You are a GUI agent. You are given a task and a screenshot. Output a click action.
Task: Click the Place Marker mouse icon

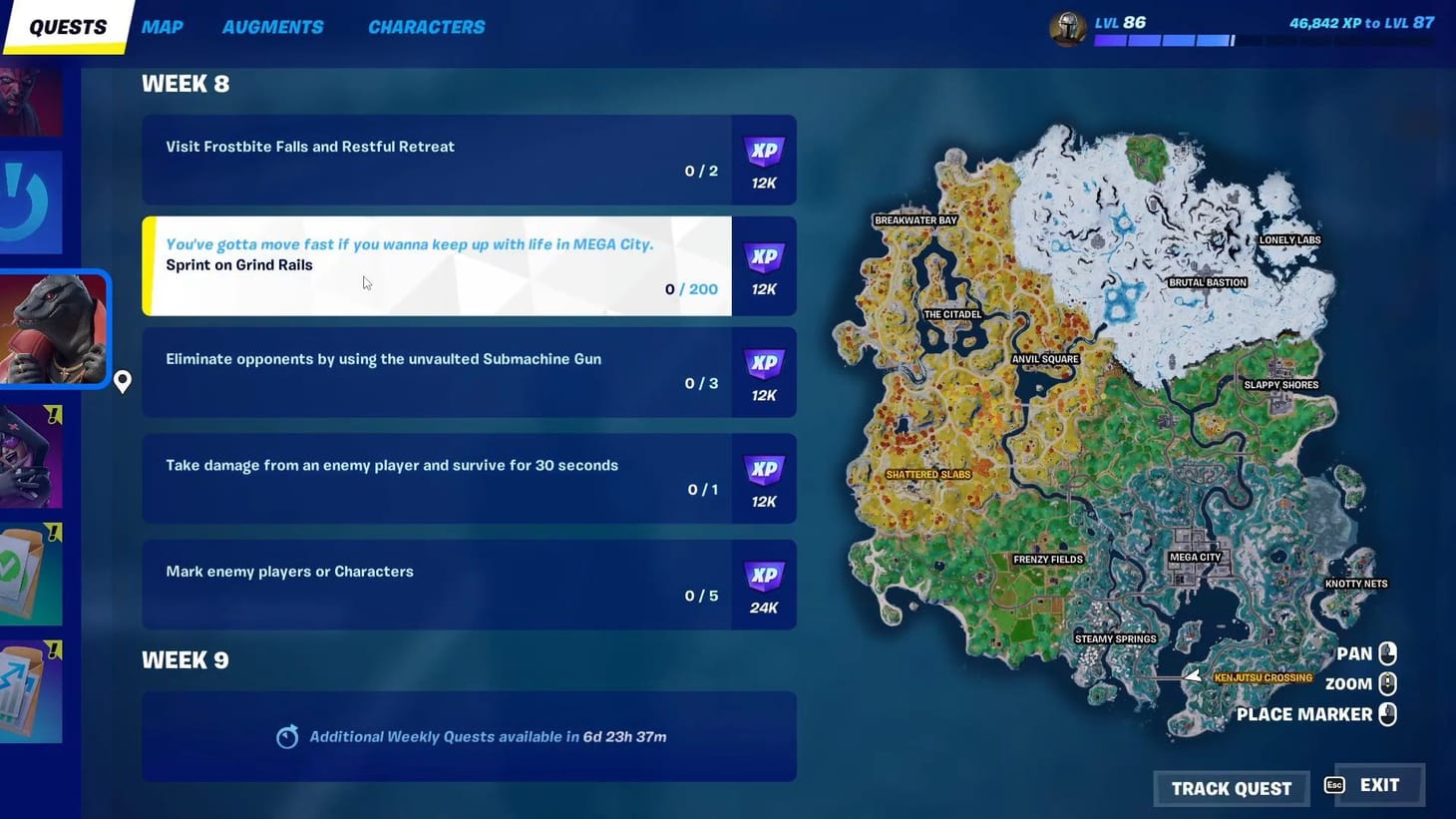(1388, 714)
